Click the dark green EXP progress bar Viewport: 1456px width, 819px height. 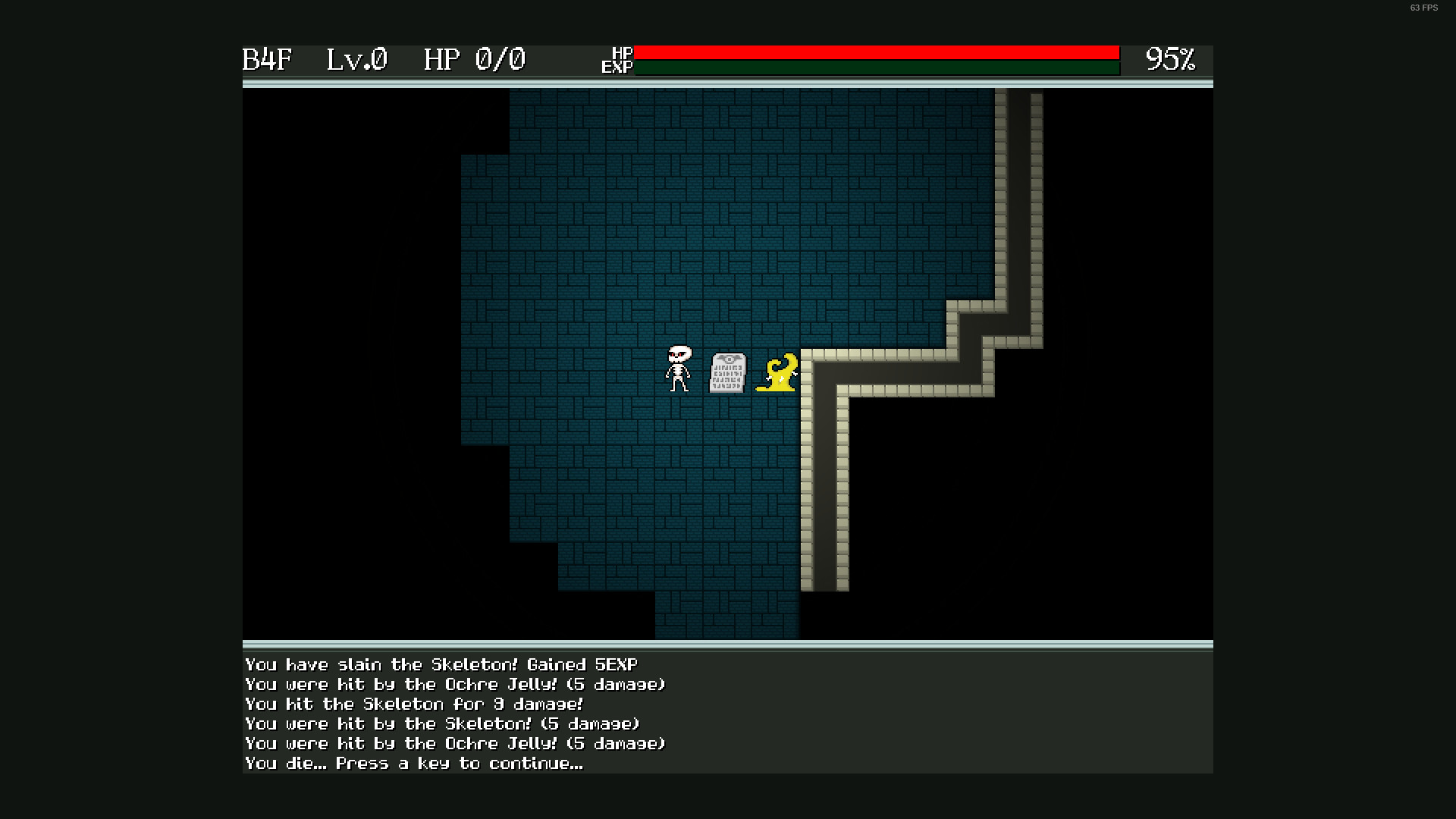872,67
